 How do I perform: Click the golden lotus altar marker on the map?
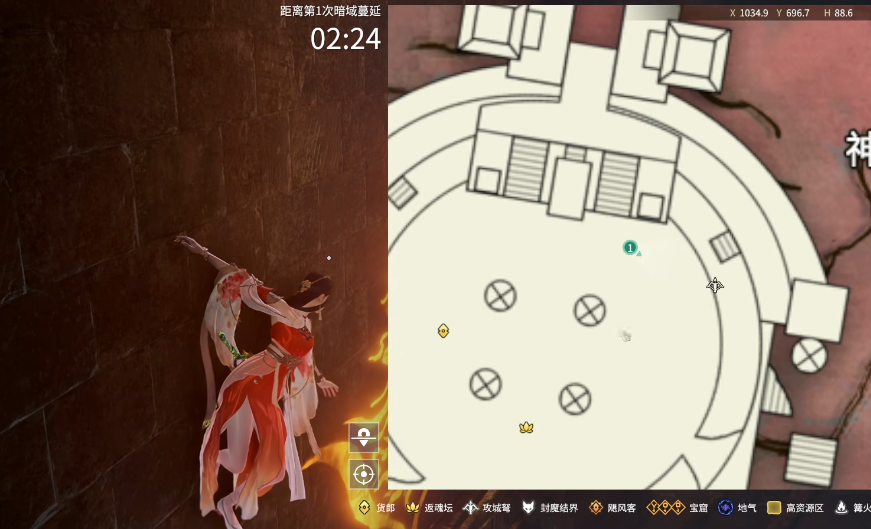pyautogui.click(x=526, y=428)
